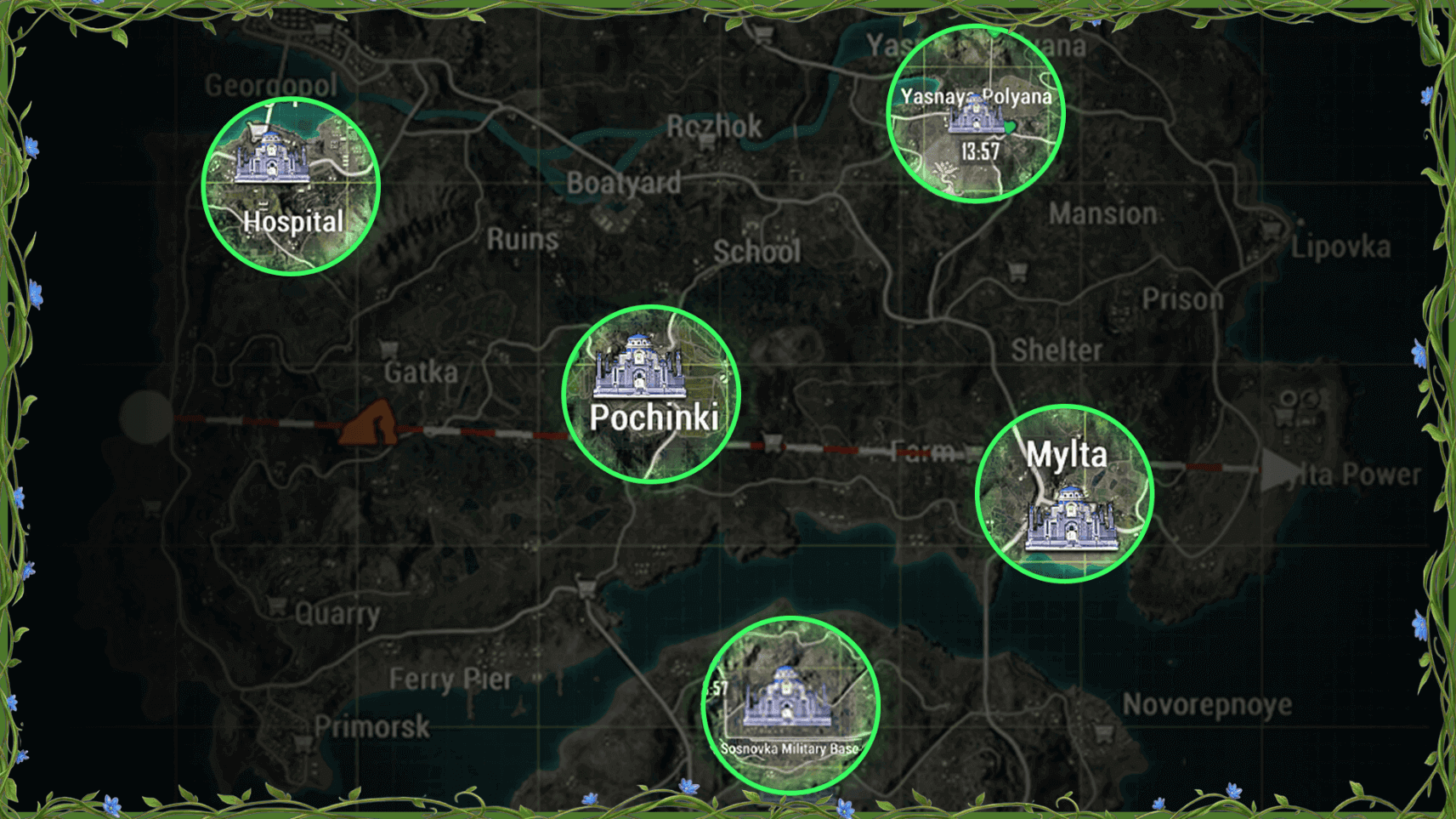Click the Prison map label
The image size is (1456, 819).
click(x=1181, y=299)
